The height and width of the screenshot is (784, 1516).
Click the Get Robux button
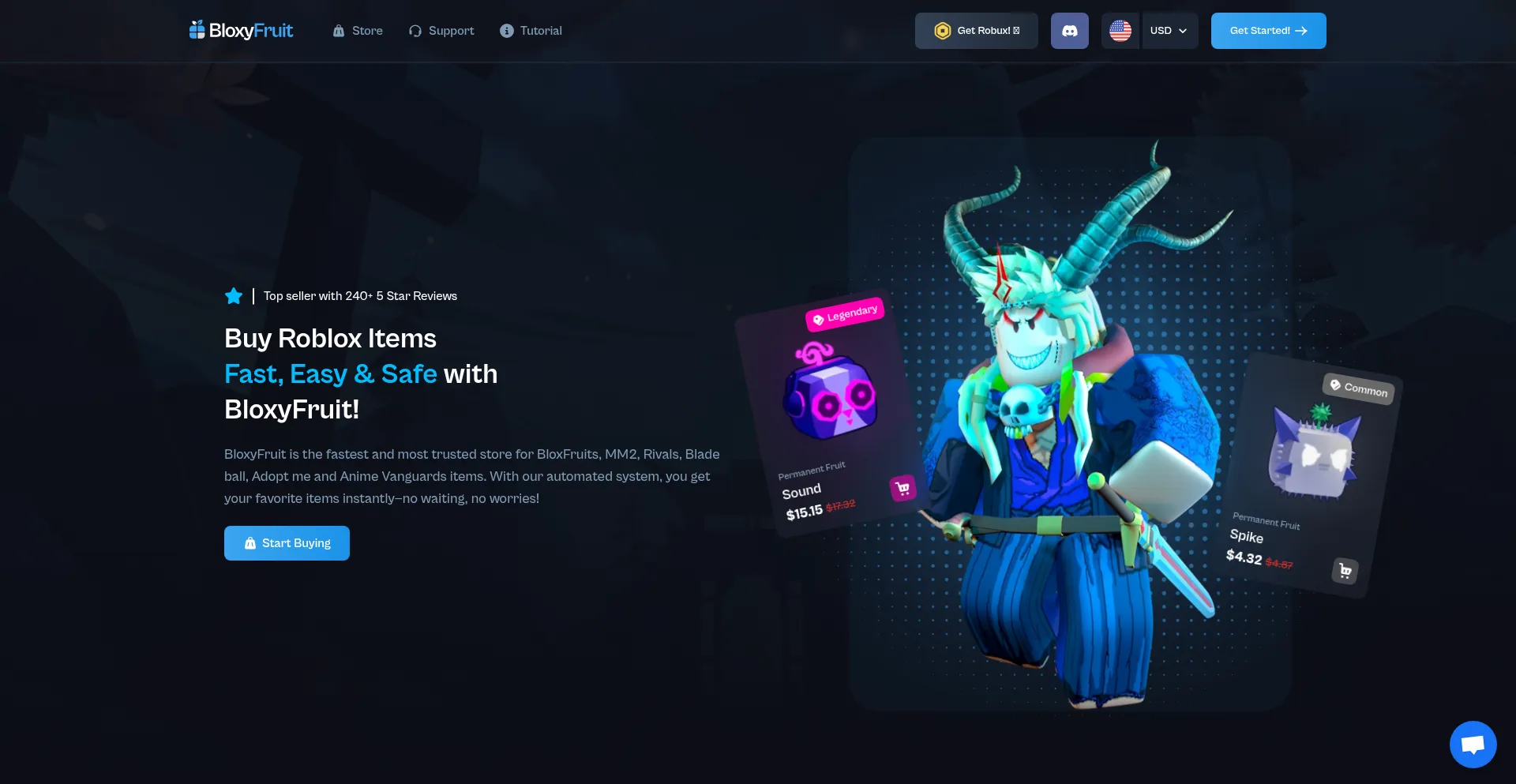[x=976, y=31]
